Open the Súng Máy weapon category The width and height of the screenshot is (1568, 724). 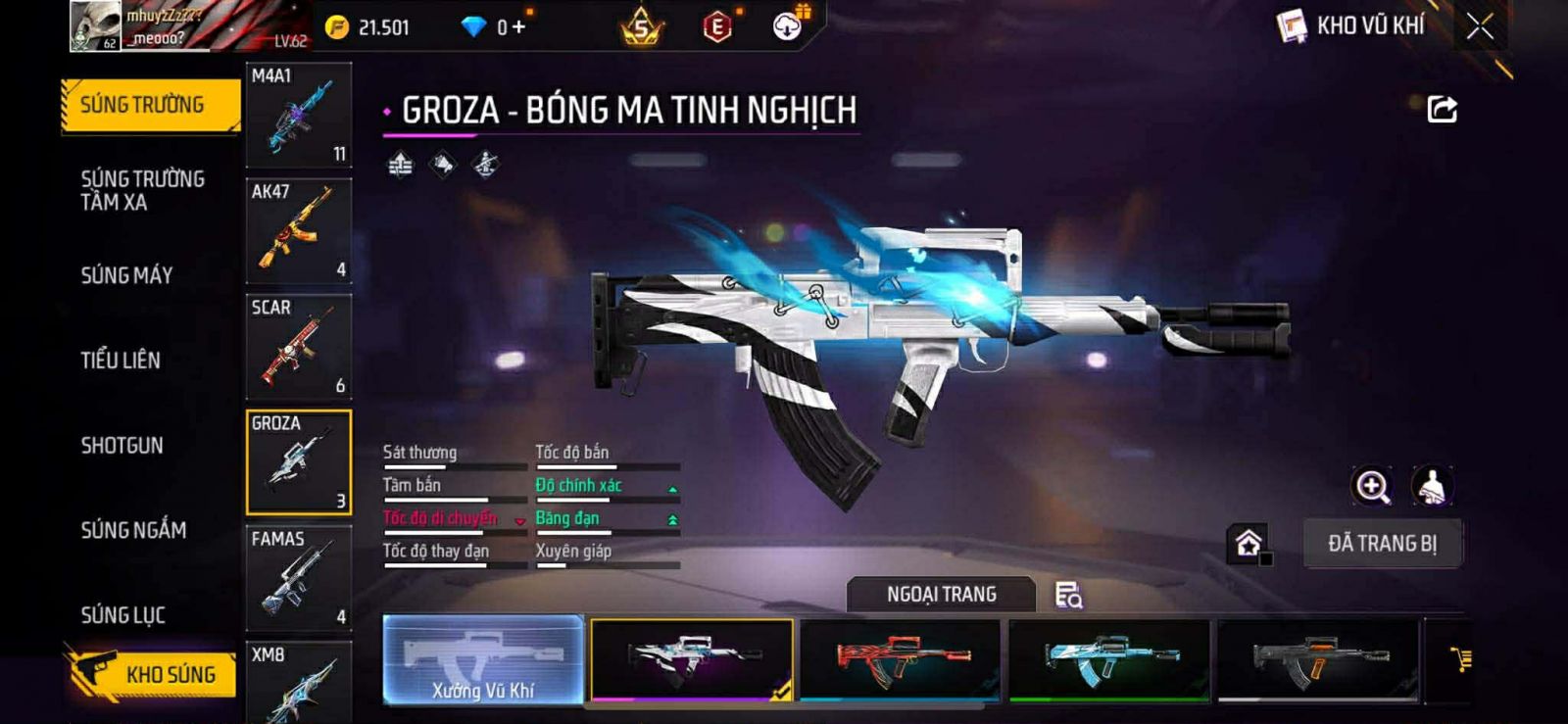[127, 275]
